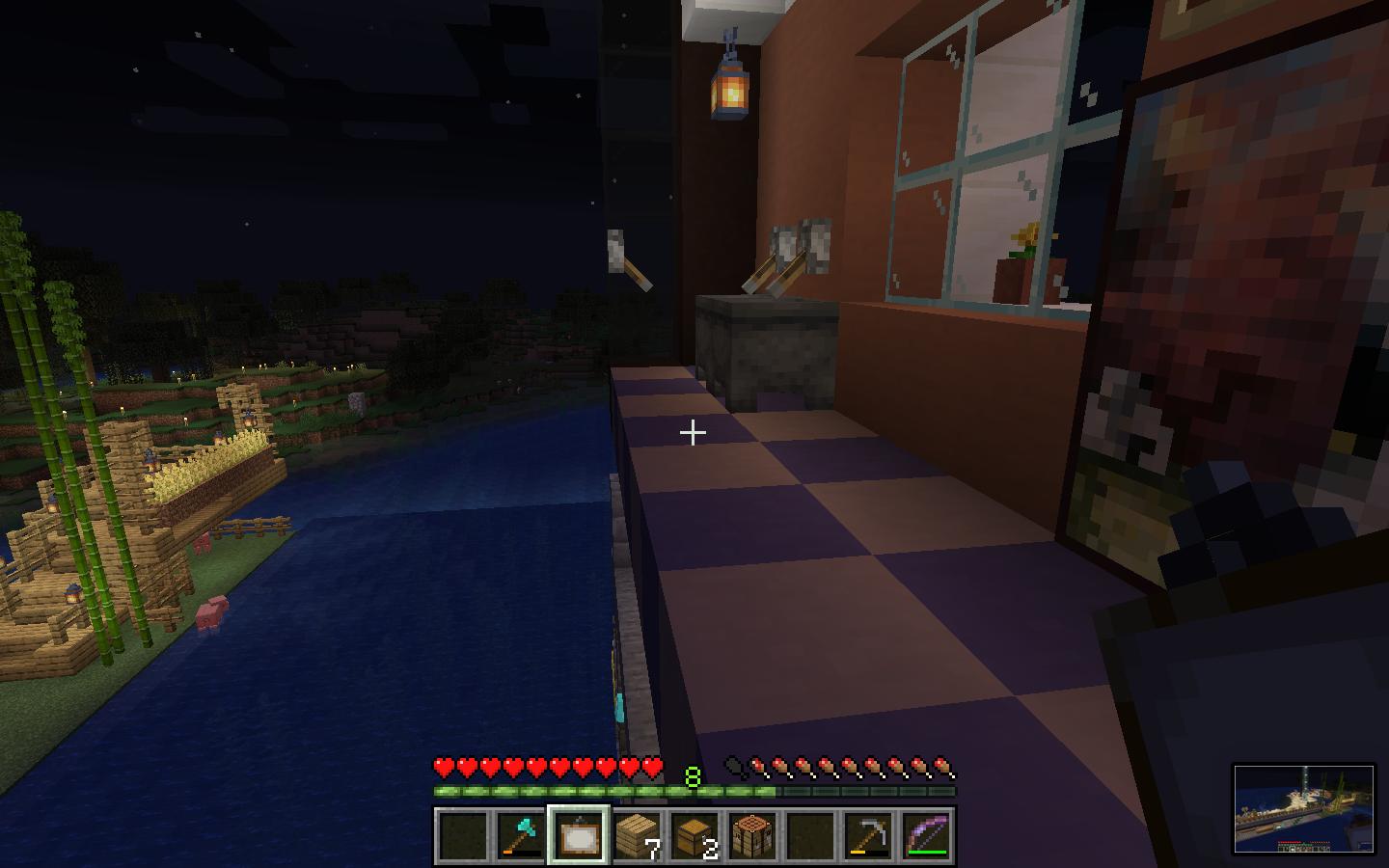The width and height of the screenshot is (1389, 868).
Task: Click the leftmost heart in the health bar
Action: 444,769
